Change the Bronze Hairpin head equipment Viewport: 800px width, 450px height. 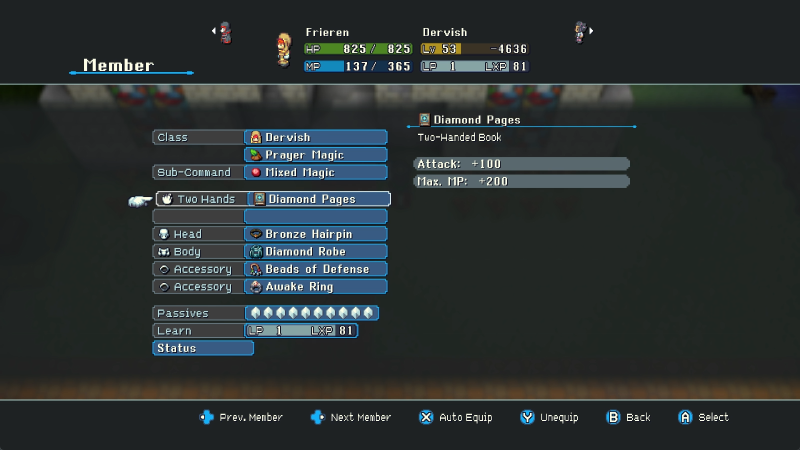315,234
